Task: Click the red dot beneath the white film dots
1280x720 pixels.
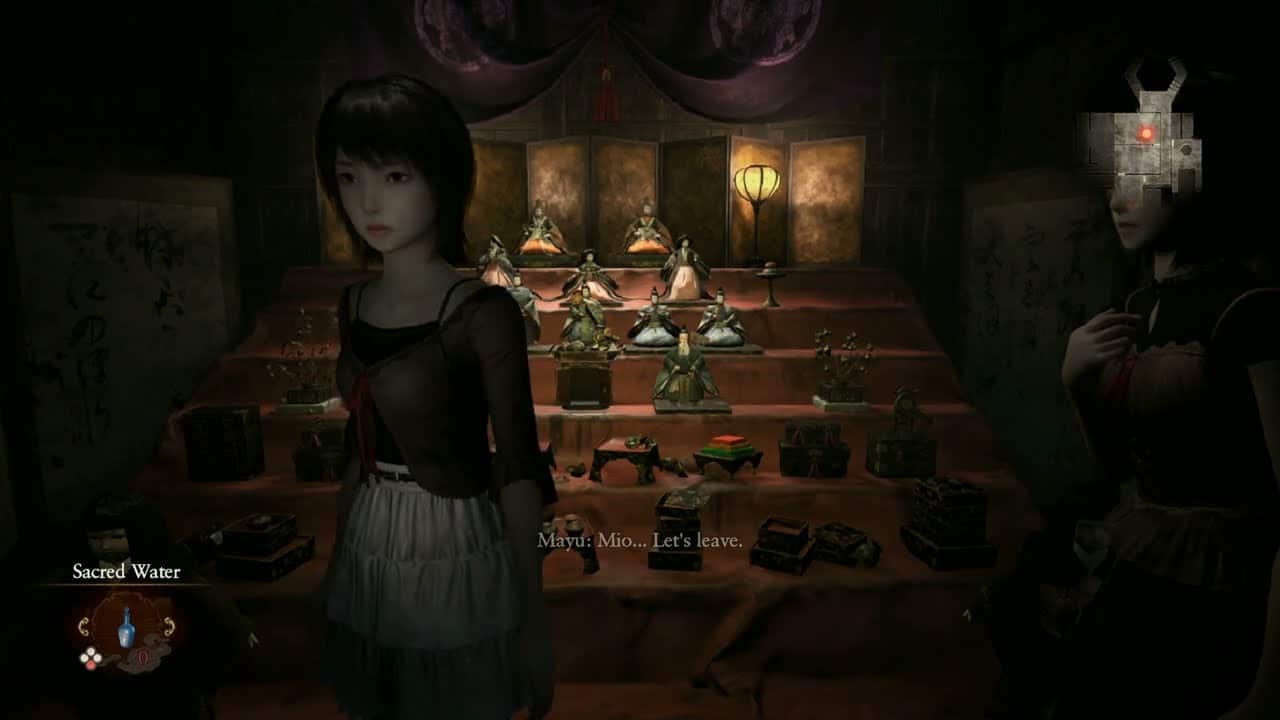Action: point(90,664)
